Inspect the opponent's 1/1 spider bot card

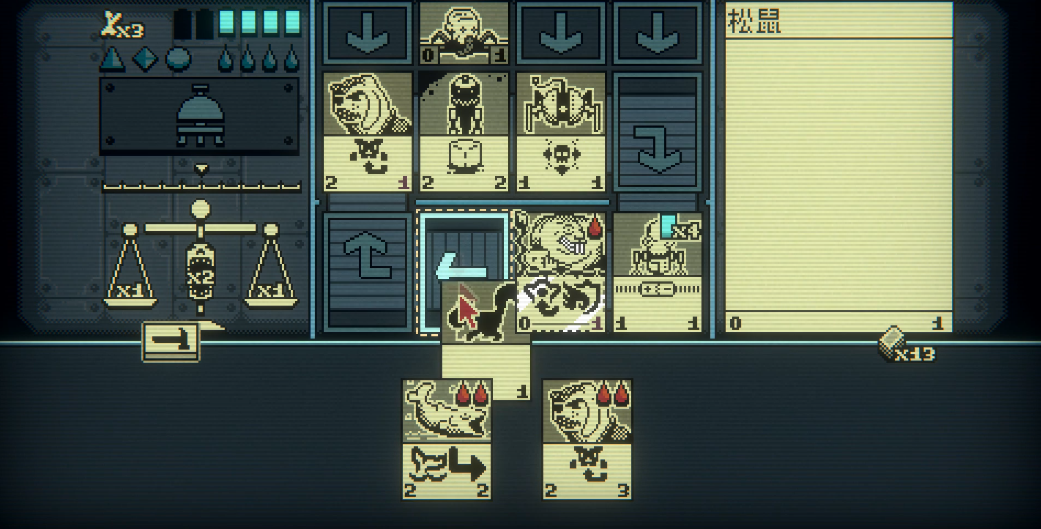pos(561,130)
